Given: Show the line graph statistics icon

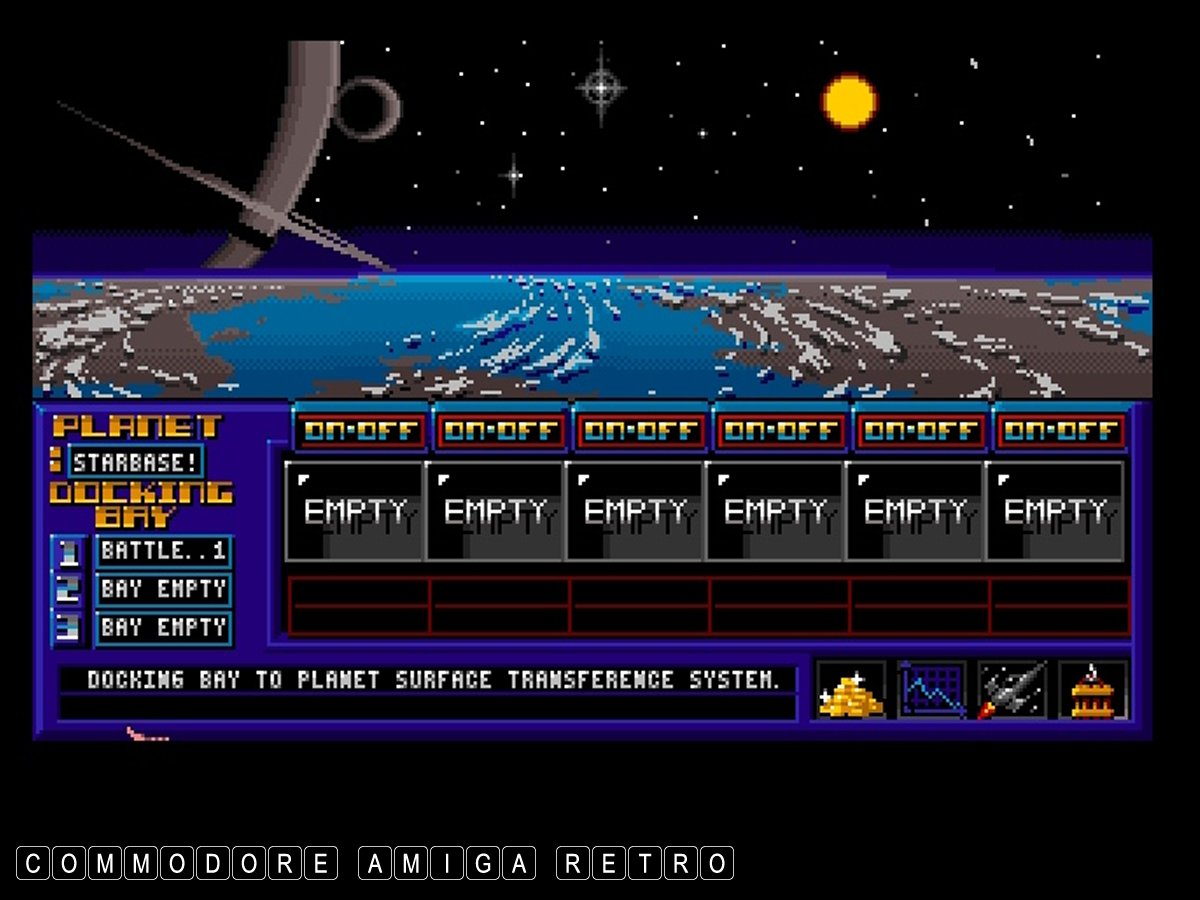Looking at the screenshot, I should (932, 689).
